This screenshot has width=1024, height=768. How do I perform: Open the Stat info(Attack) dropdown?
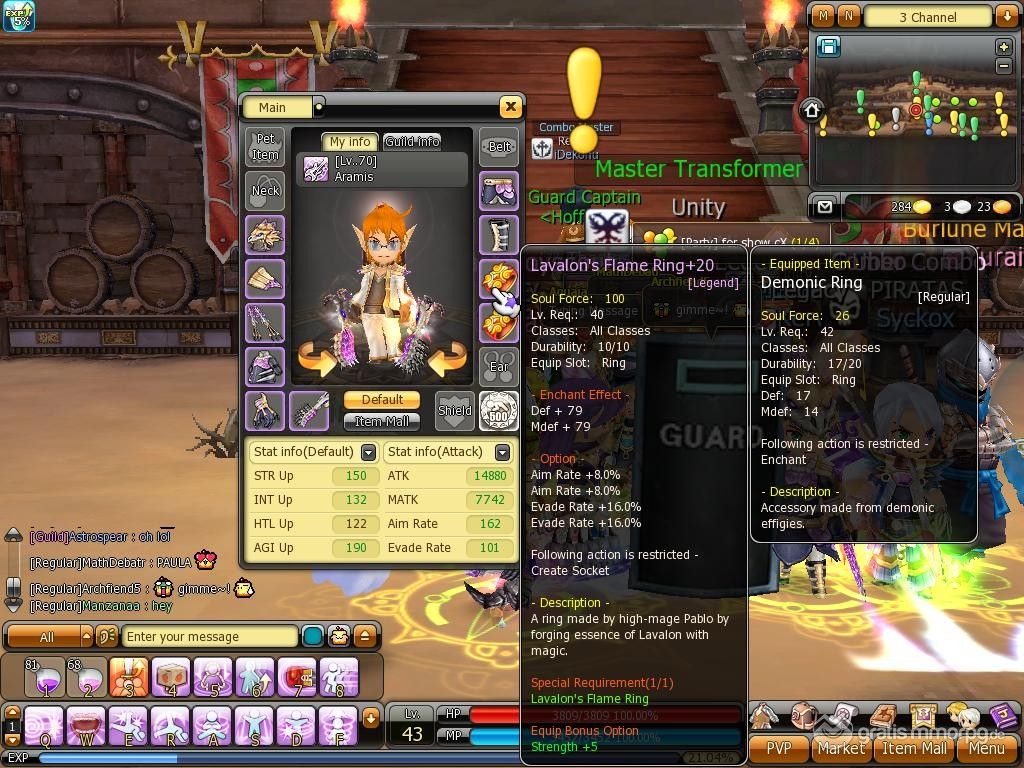point(502,452)
